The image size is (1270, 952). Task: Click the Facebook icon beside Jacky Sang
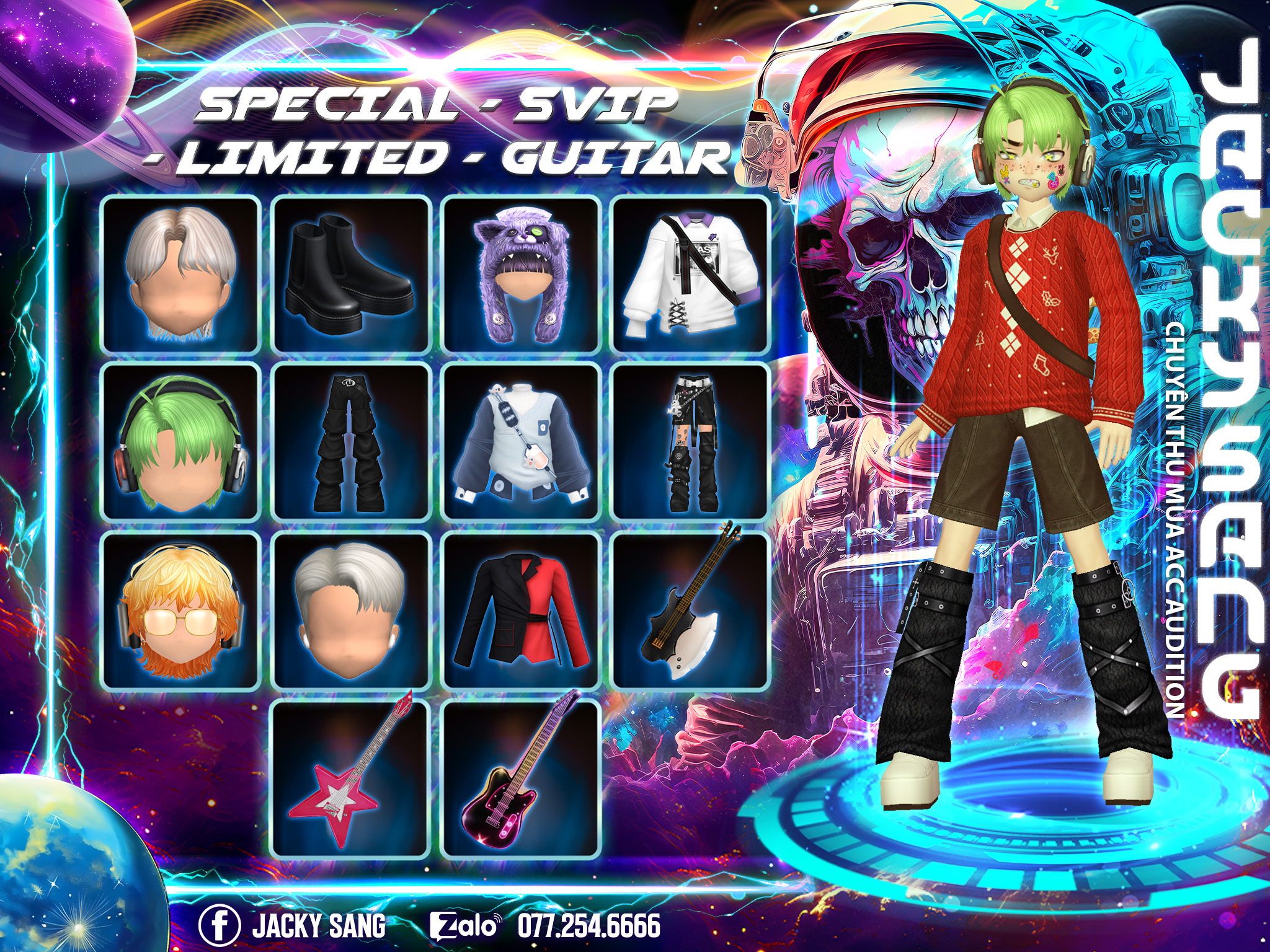click(x=219, y=925)
